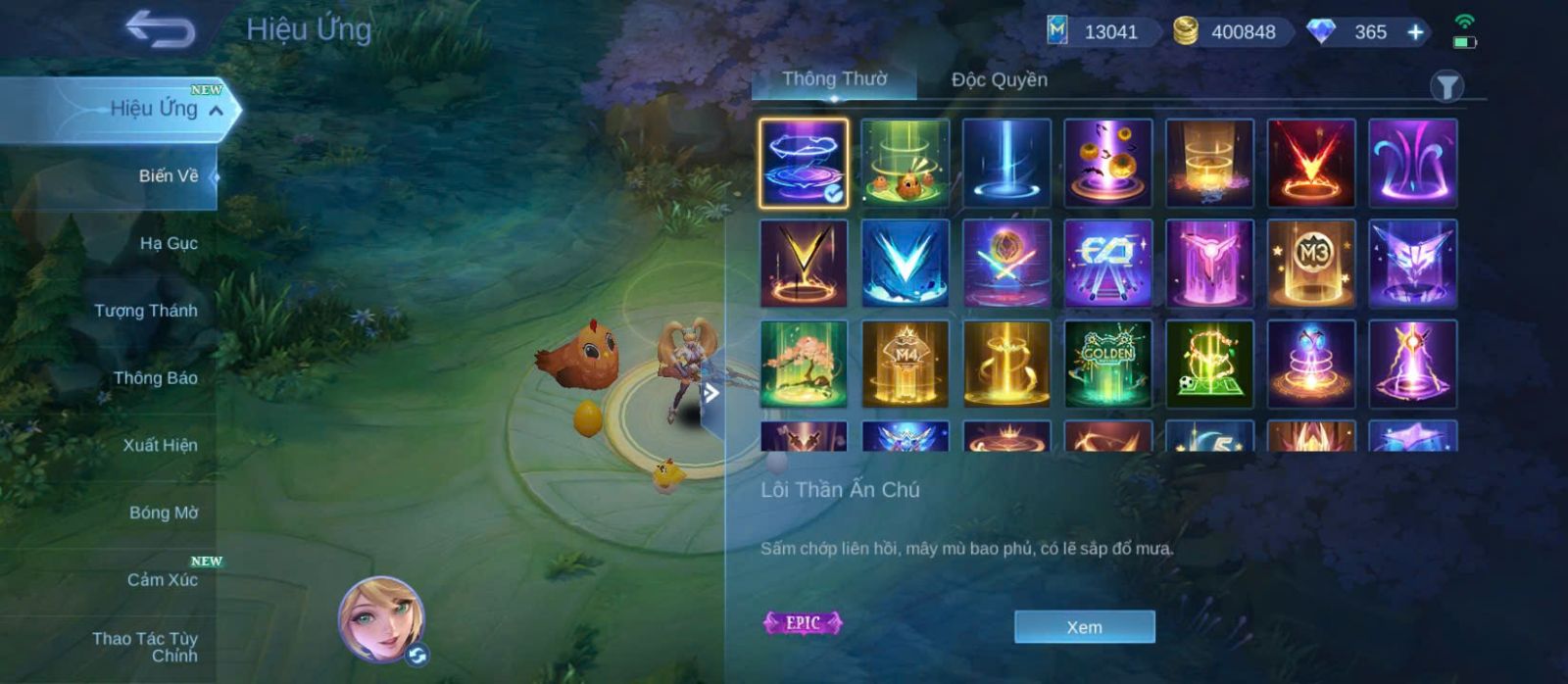
Task: Preview the effect with Xem button
Action: (x=1084, y=627)
